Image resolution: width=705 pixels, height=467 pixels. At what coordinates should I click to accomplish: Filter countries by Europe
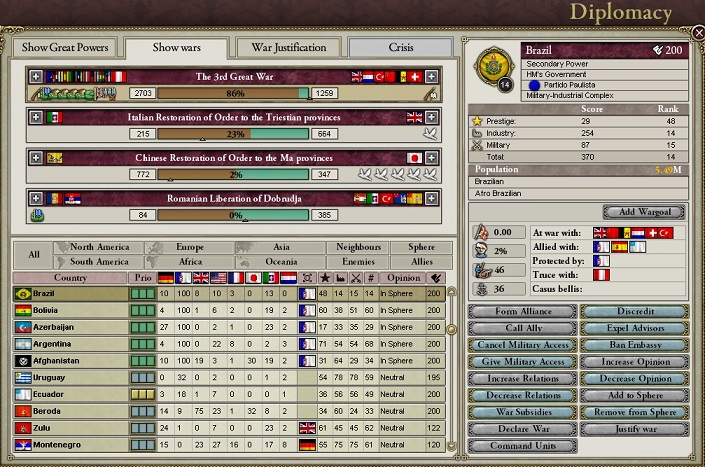[190, 247]
